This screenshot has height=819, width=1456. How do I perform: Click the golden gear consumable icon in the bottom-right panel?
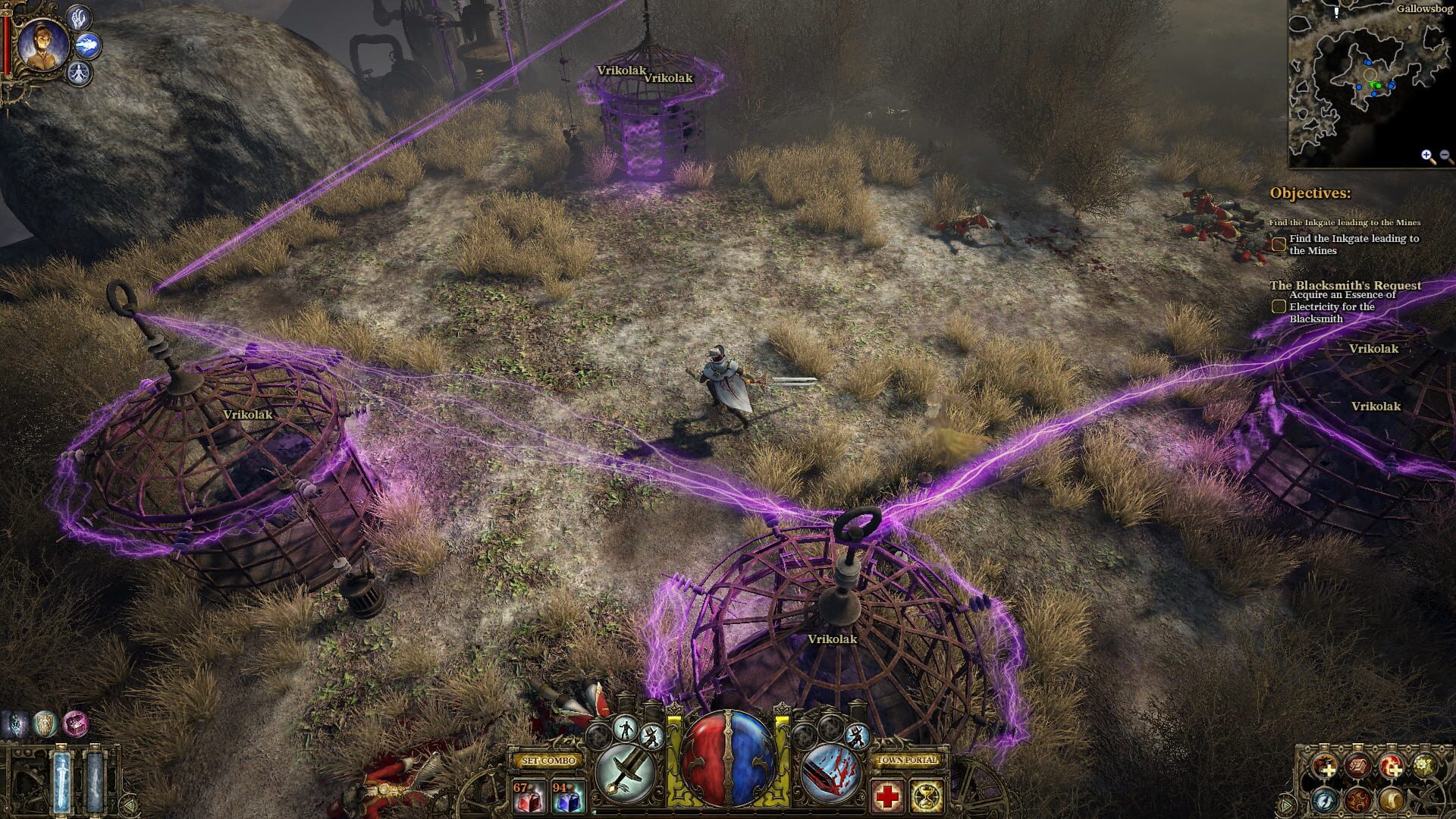1423,767
